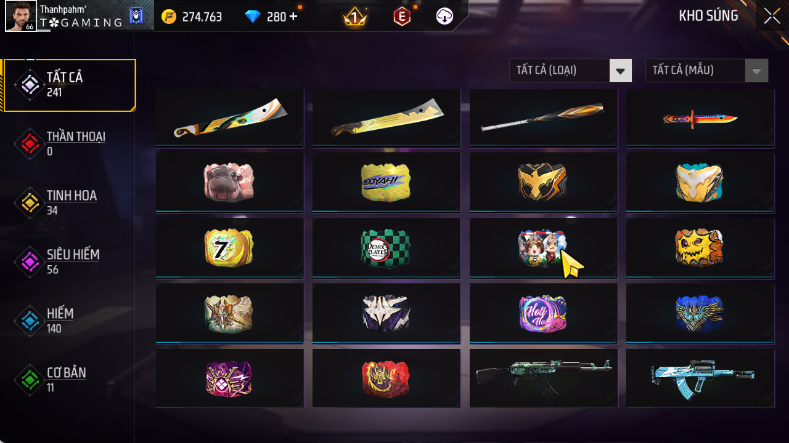
Task: Switch to the Cơ Bản tab
Action: pos(69,379)
